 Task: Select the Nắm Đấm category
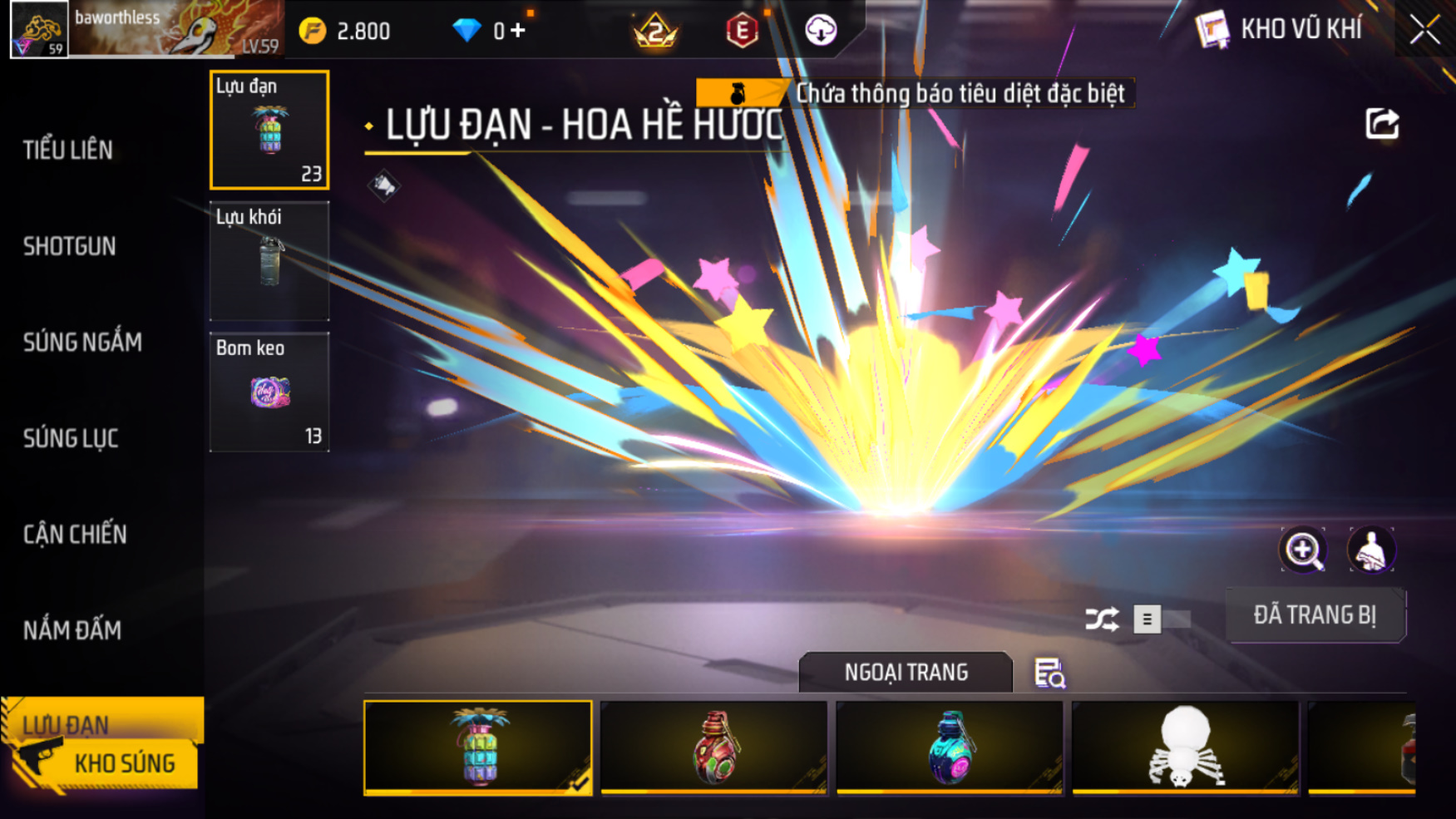tap(72, 630)
